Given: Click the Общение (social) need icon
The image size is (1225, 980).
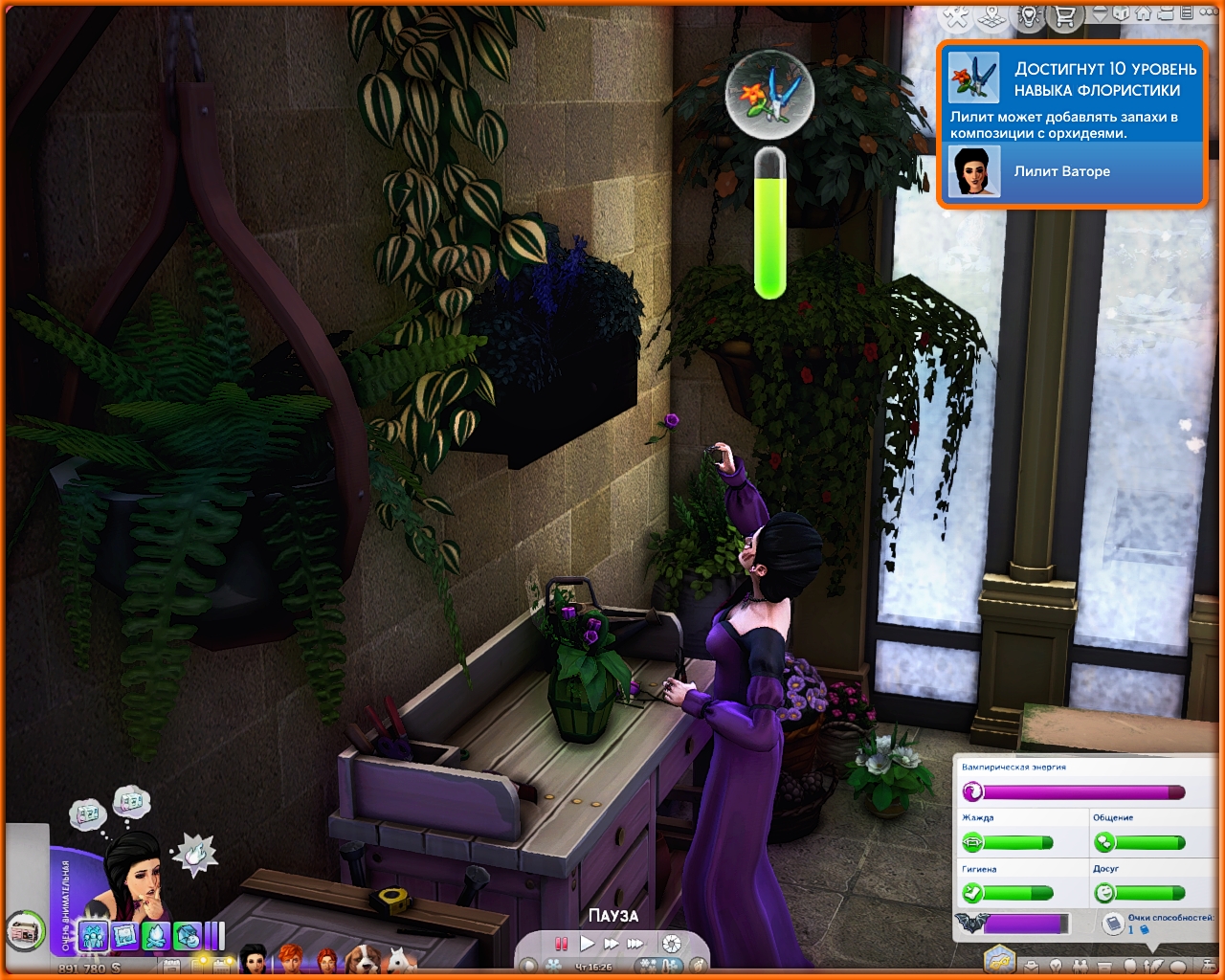Looking at the screenshot, I should [1104, 842].
